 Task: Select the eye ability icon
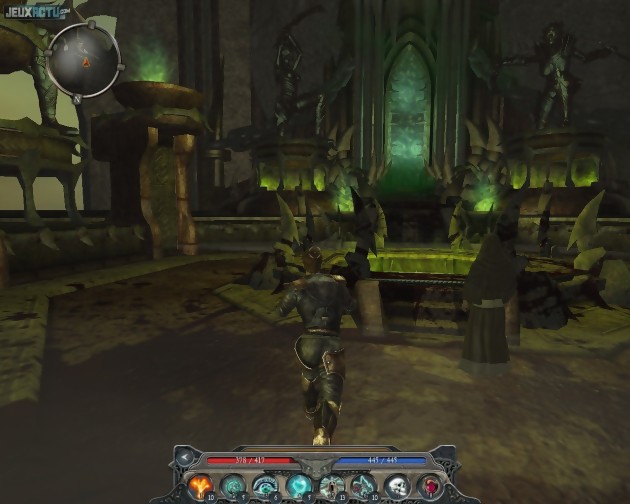coord(266,486)
